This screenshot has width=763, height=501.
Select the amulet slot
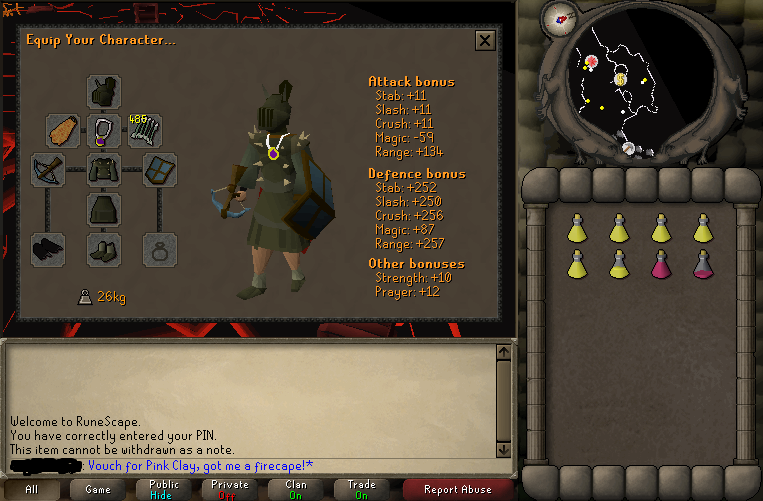coord(104,130)
